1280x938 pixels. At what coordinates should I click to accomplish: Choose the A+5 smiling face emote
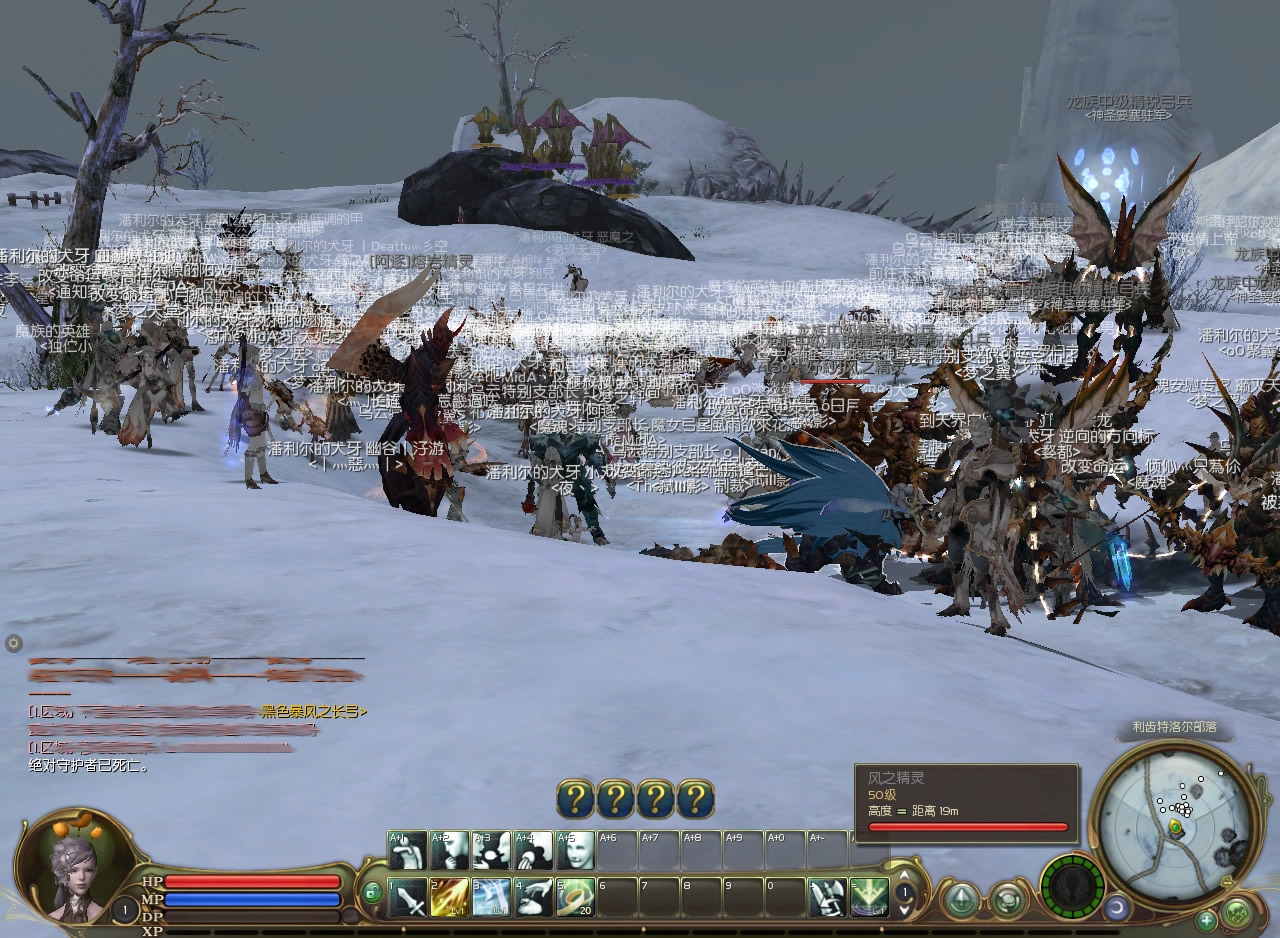tap(575, 851)
